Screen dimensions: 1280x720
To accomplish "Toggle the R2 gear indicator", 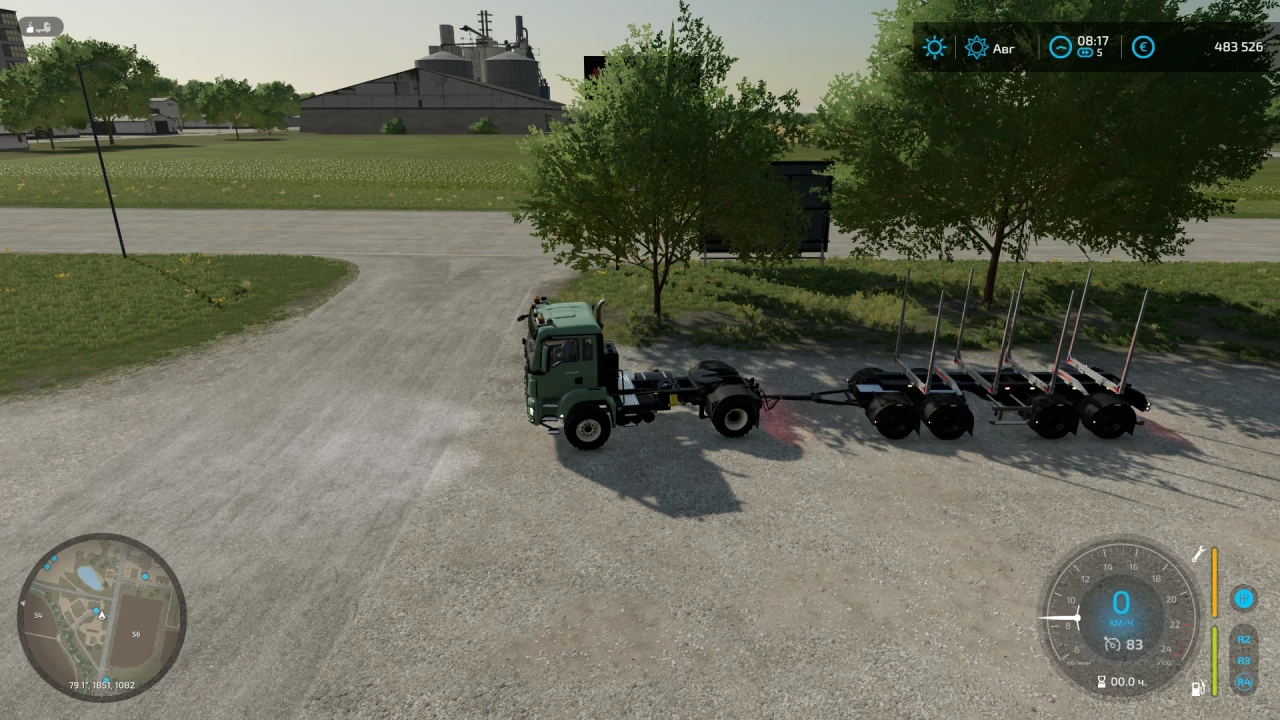I will click(x=1244, y=641).
